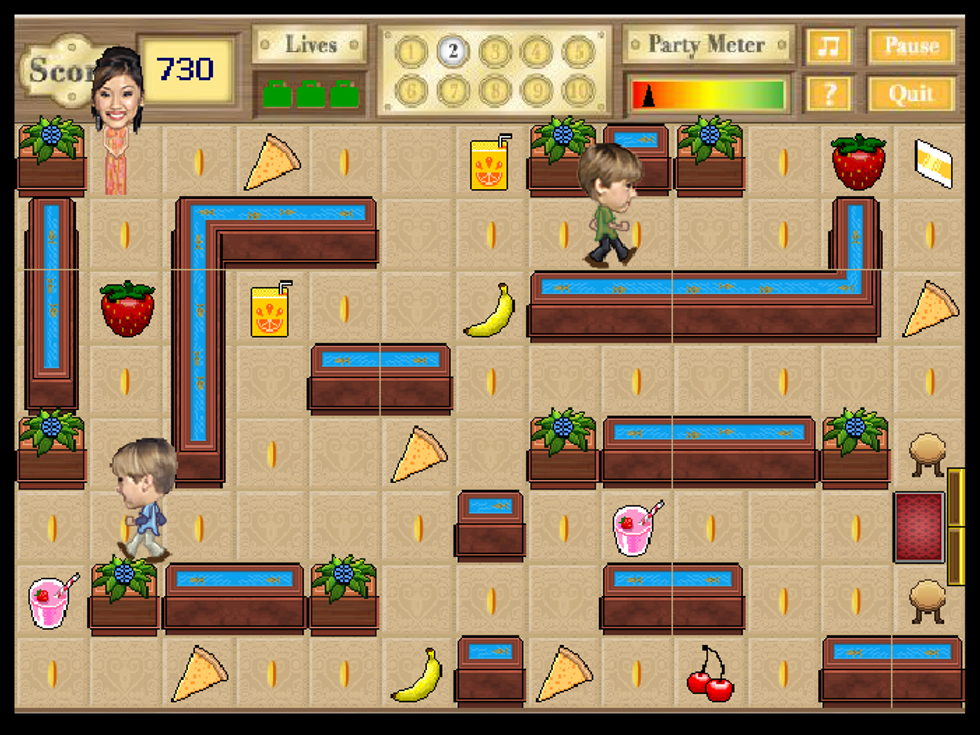Quit the current game

(x=911, y=94)
